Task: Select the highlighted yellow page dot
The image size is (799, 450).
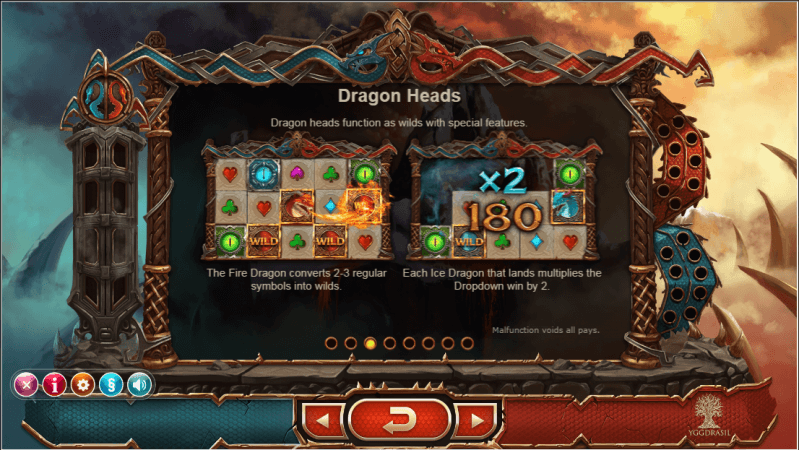Action: pos(370,343)
